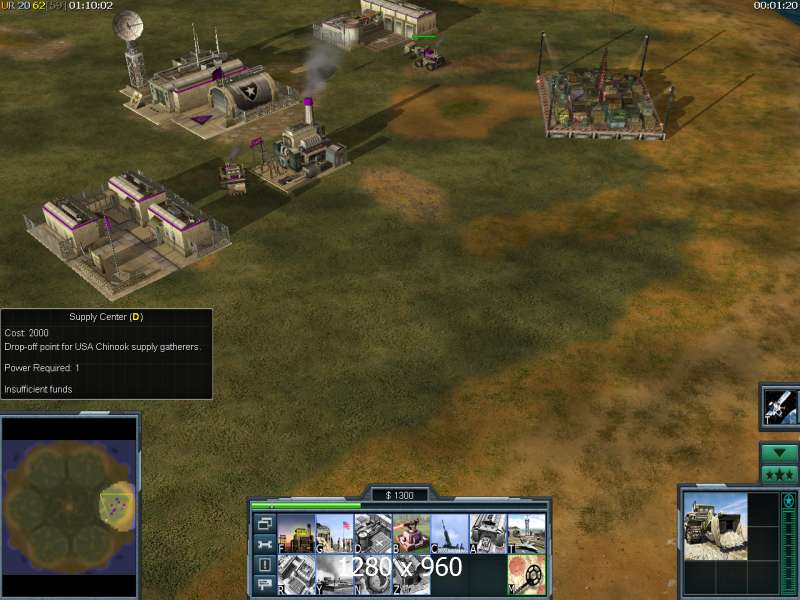800x600 pixels.
Task: Activate the satellite special power shortcut
Action: click(x=780, y=405)
